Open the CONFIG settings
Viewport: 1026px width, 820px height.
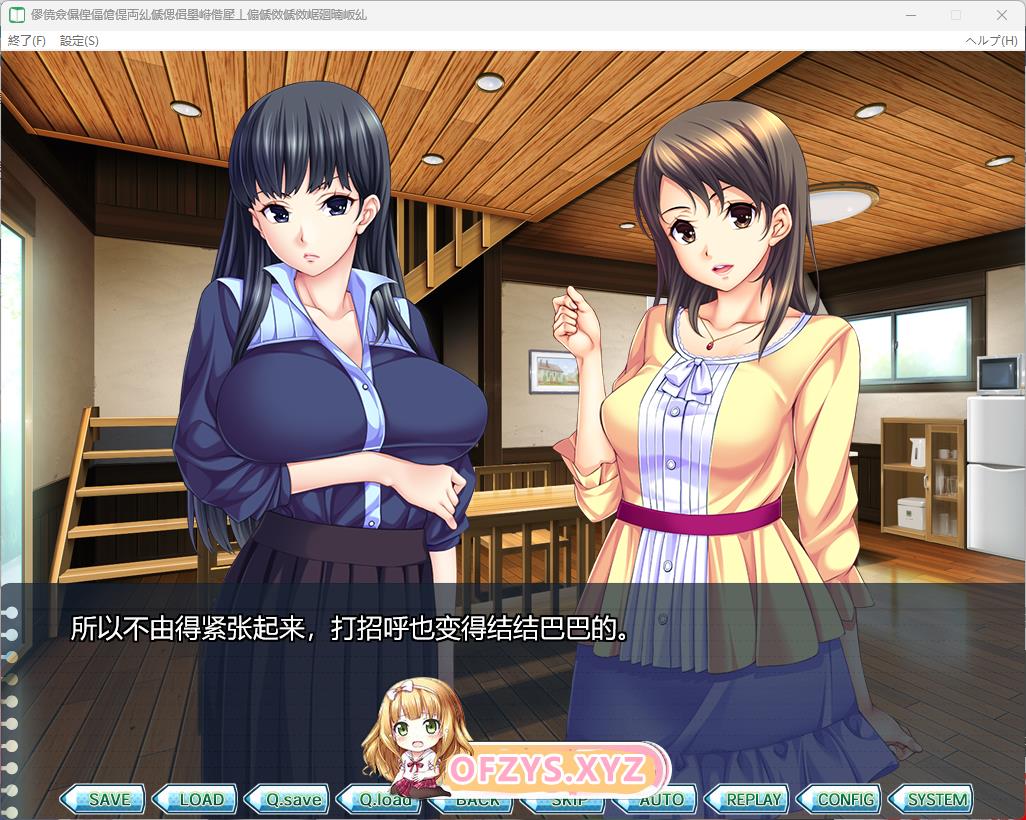tap(841, 799)
